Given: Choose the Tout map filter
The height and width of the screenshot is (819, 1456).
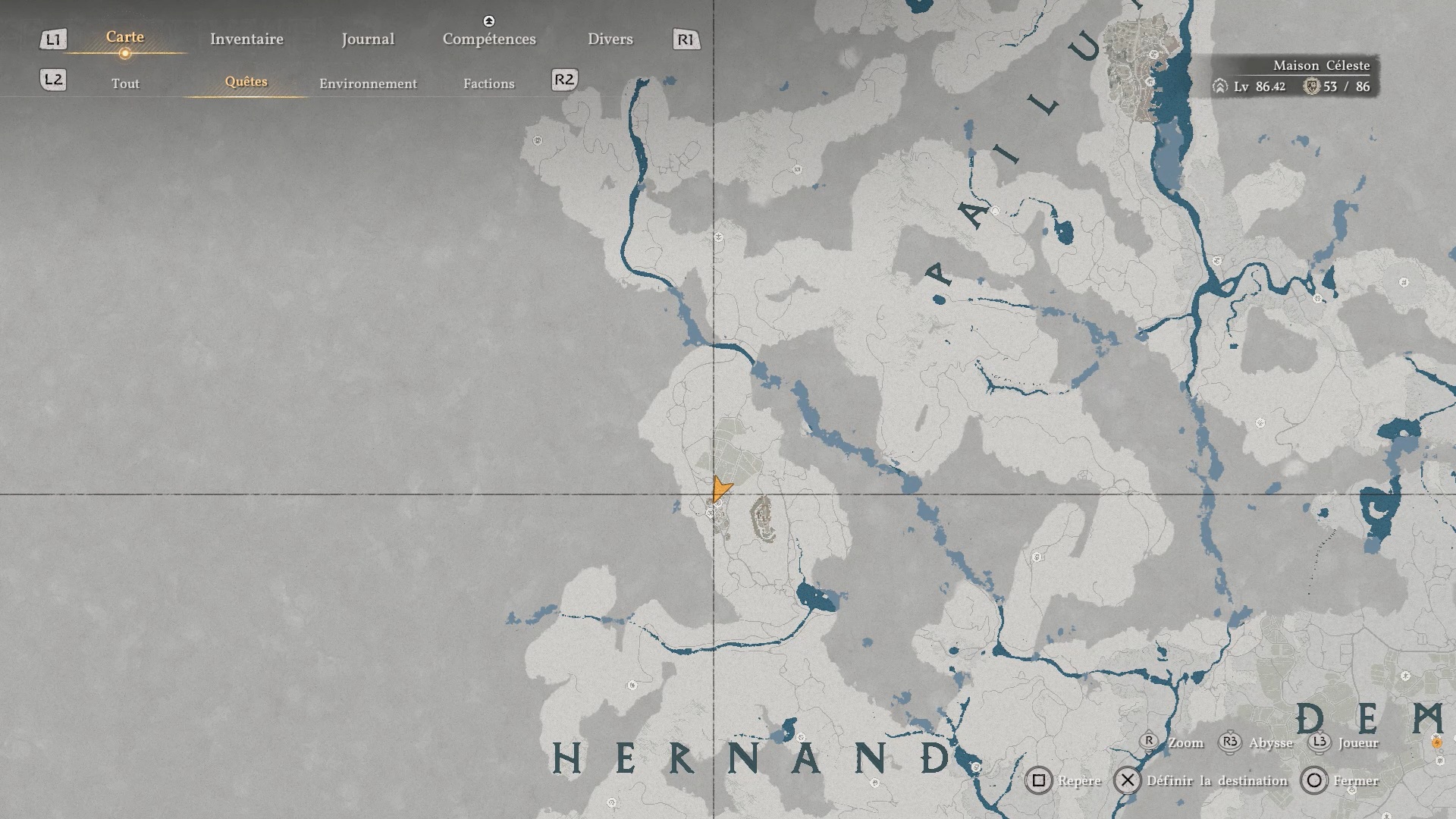Looking at the screenshot, I should pyautogui.click(x=125, y=83).
